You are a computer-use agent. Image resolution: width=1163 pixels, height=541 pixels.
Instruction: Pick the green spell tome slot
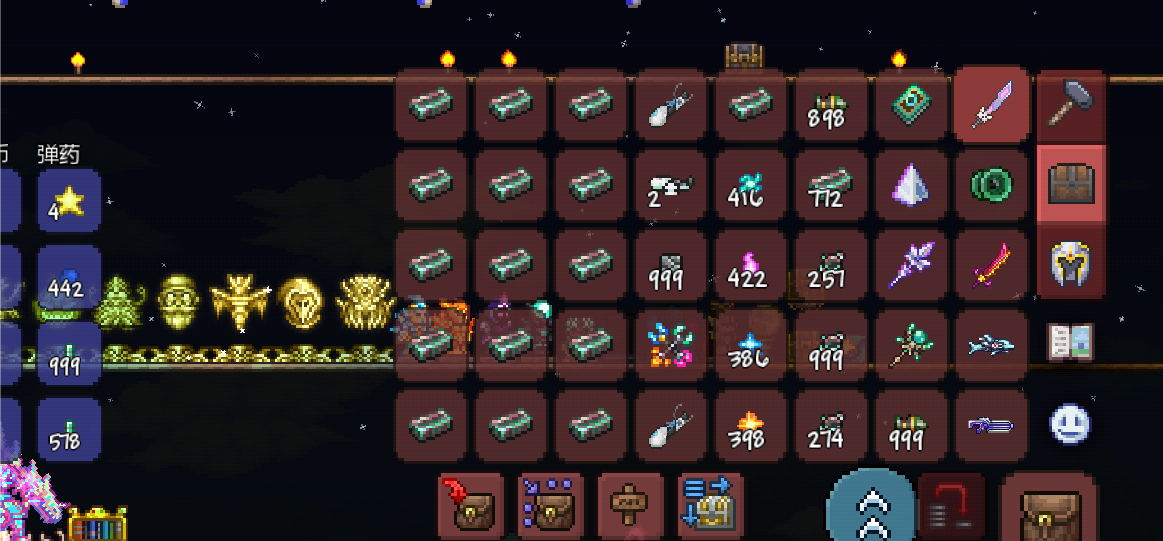click(x=910, y=105)
